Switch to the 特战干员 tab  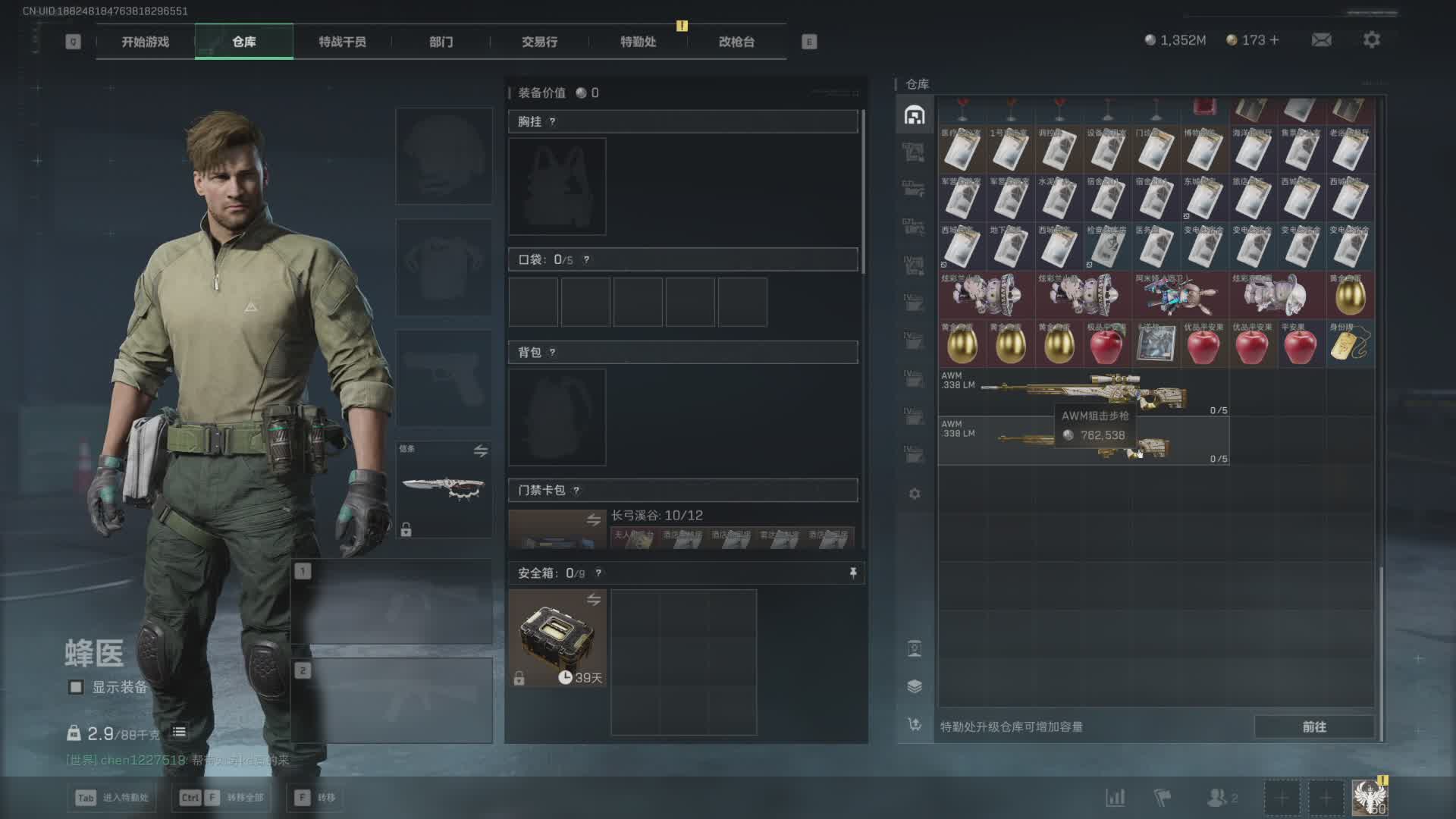(x=342, y=42)
